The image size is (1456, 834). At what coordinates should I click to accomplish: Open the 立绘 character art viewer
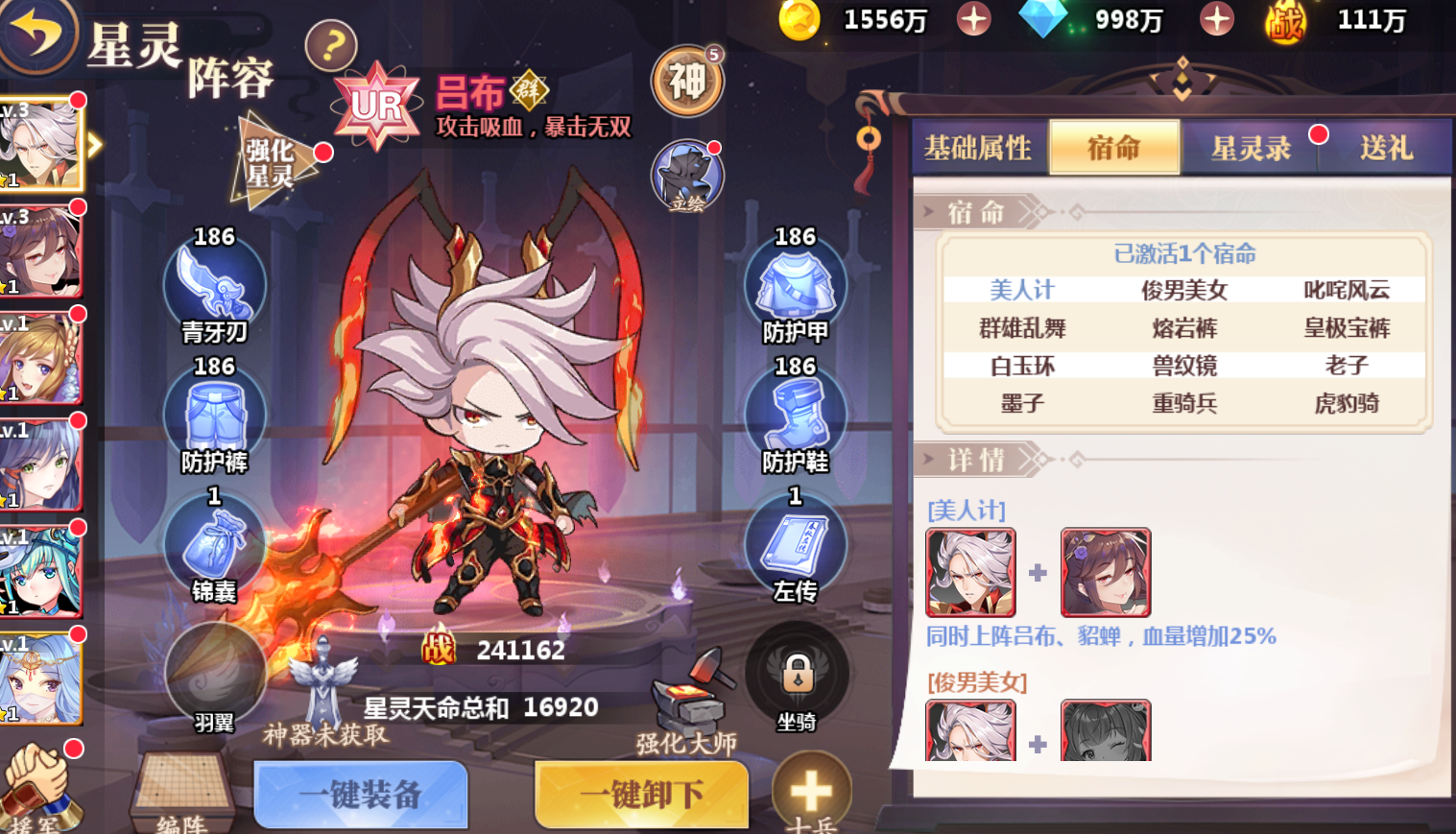click(687, 175)
